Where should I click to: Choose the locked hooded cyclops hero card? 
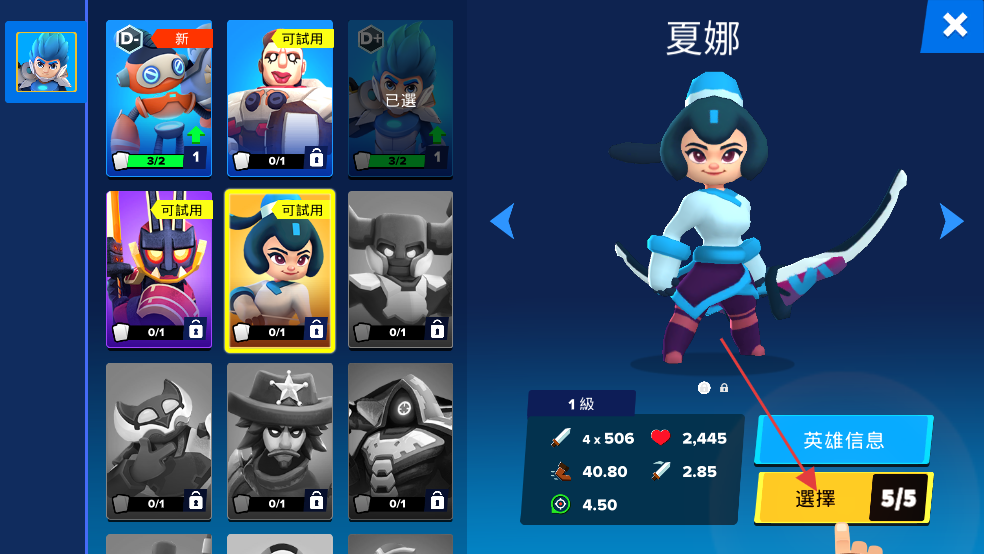point(400,441)
